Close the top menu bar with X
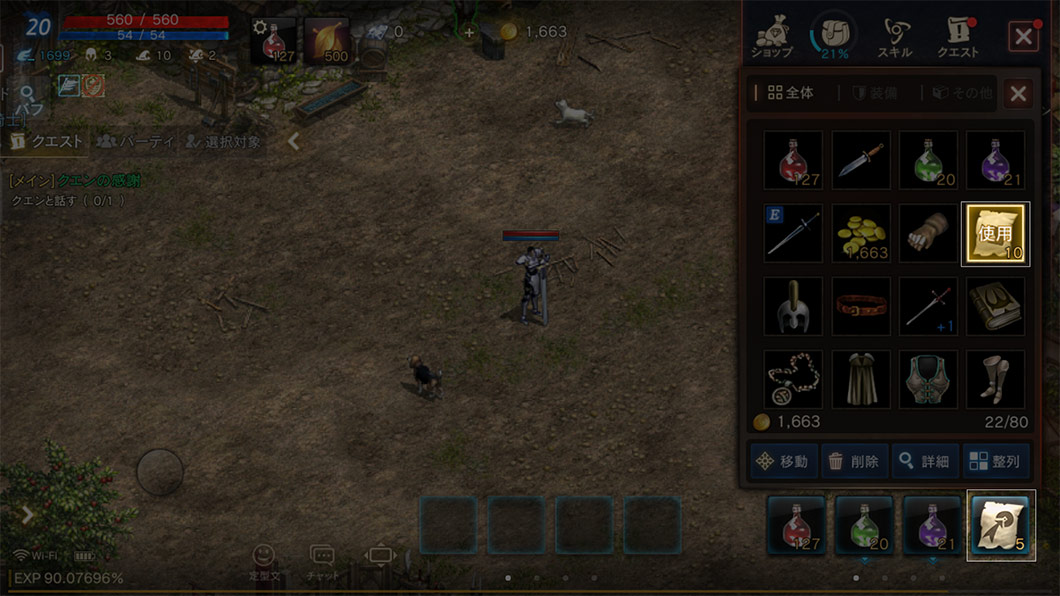 coord(1023,37)
